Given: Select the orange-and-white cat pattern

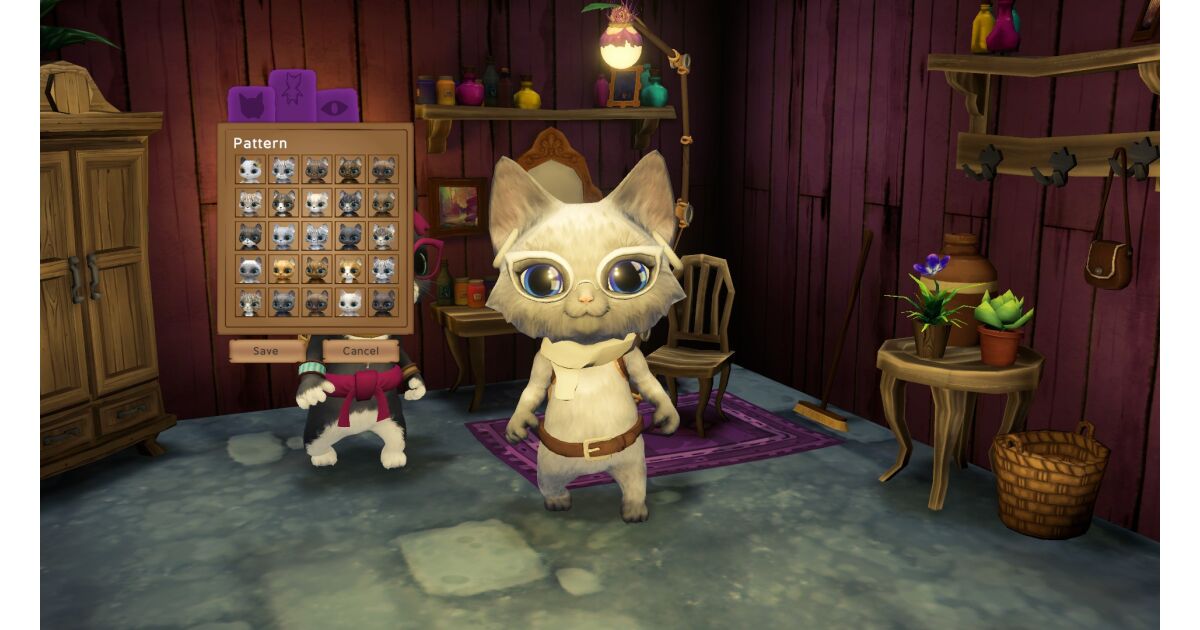Looking at the screenshot, I should [349, 269].
